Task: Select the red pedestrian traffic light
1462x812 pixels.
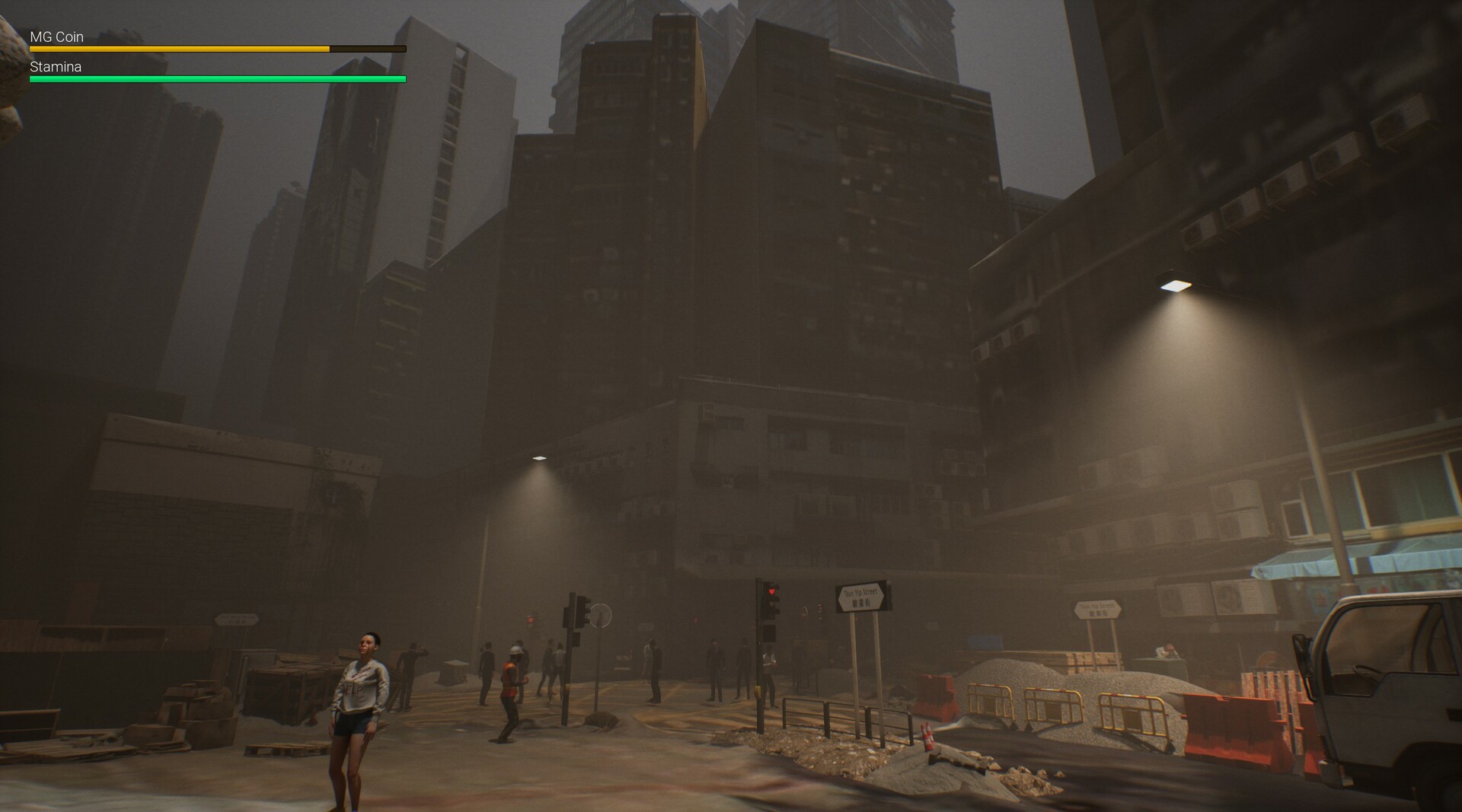Action: click(x=772, y=591)
